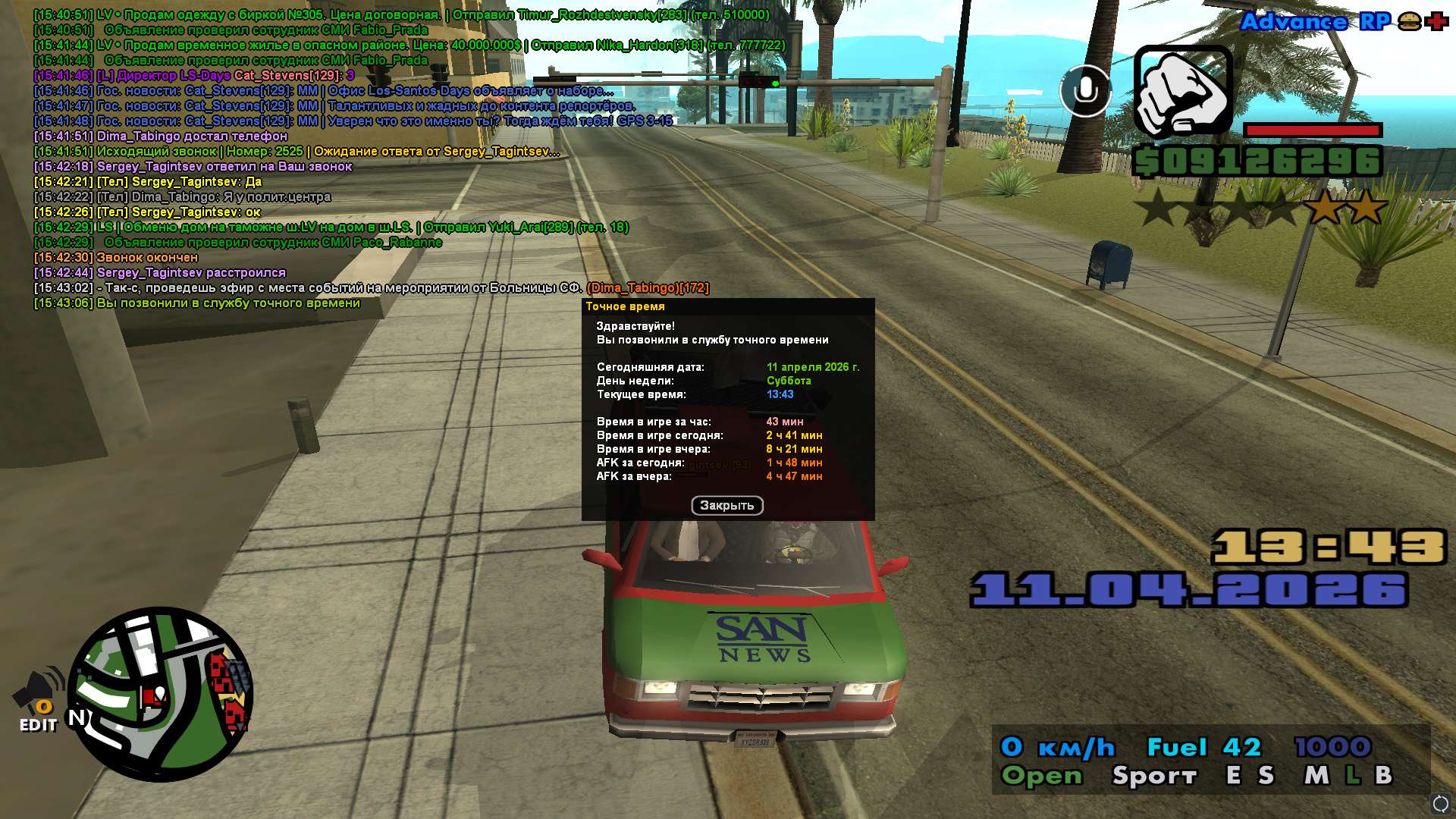The width and height of the screenshot is (1456, 819).
Task: Click the circular icon in bottom-right corner
Action: pos(1440,803)
